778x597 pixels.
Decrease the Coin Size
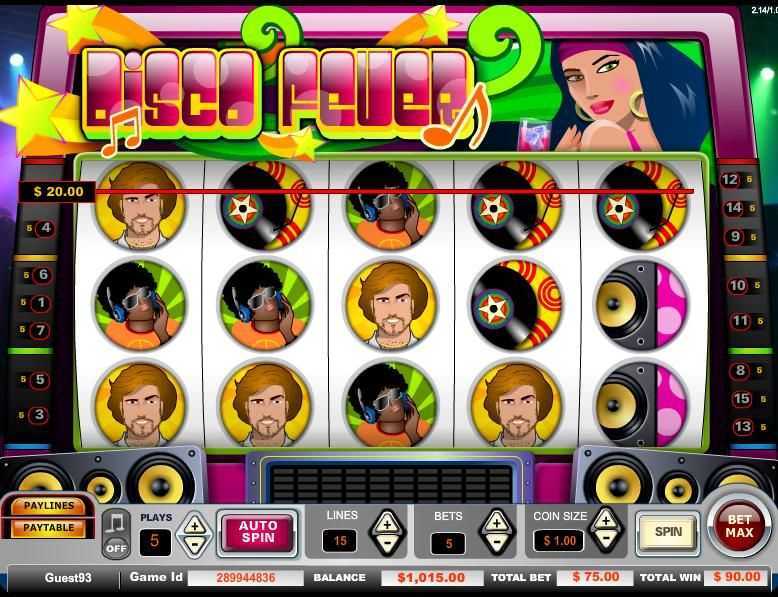604,542
